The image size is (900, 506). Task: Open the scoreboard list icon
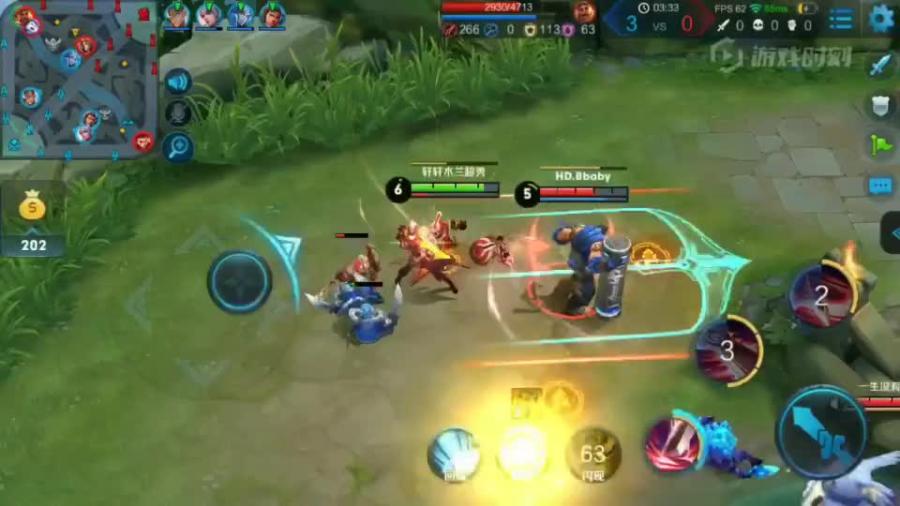(x=842, y=19)
